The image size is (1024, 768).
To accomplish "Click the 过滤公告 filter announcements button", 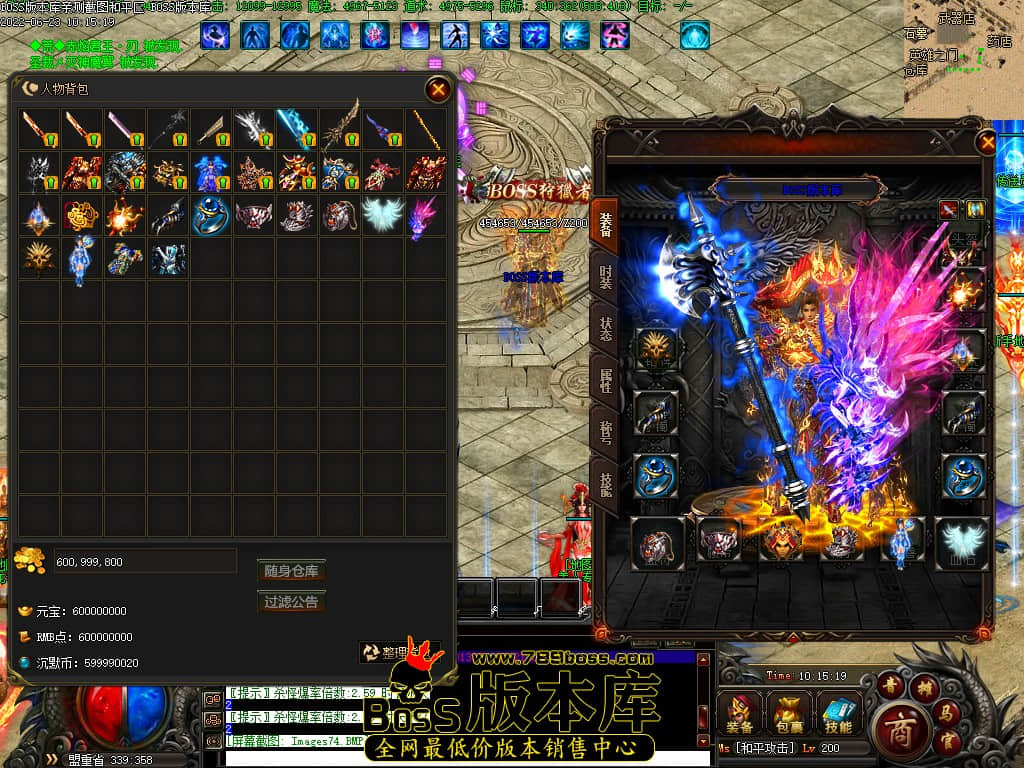I will (291, 602).
